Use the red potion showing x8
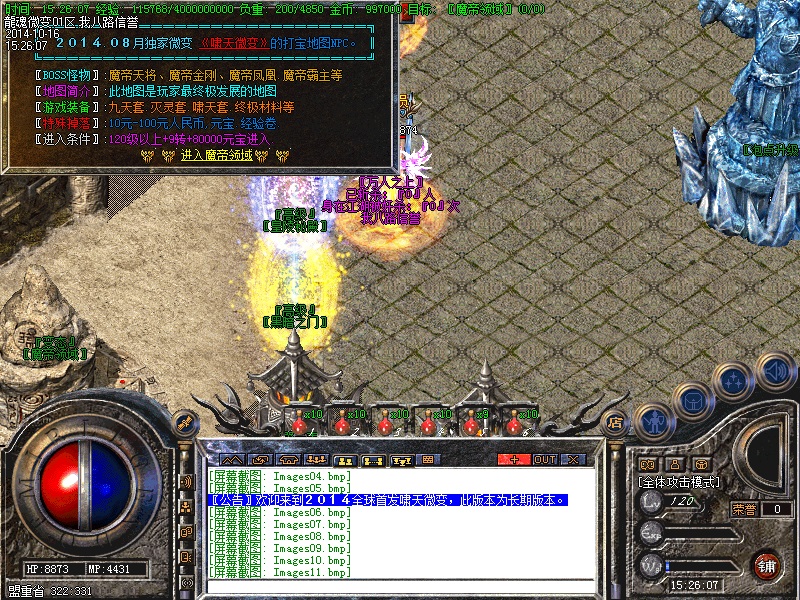 tap(471, 422)
